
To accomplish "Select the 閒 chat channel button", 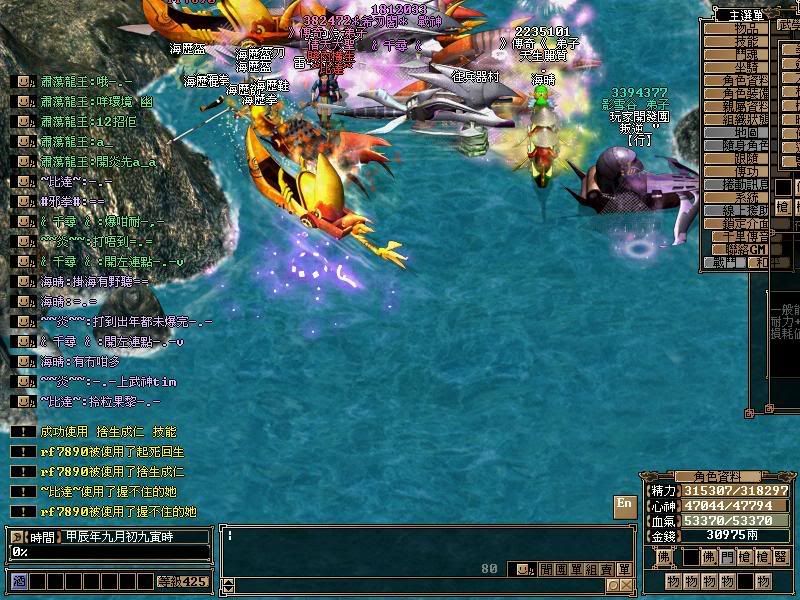I will tap(545, 569).
